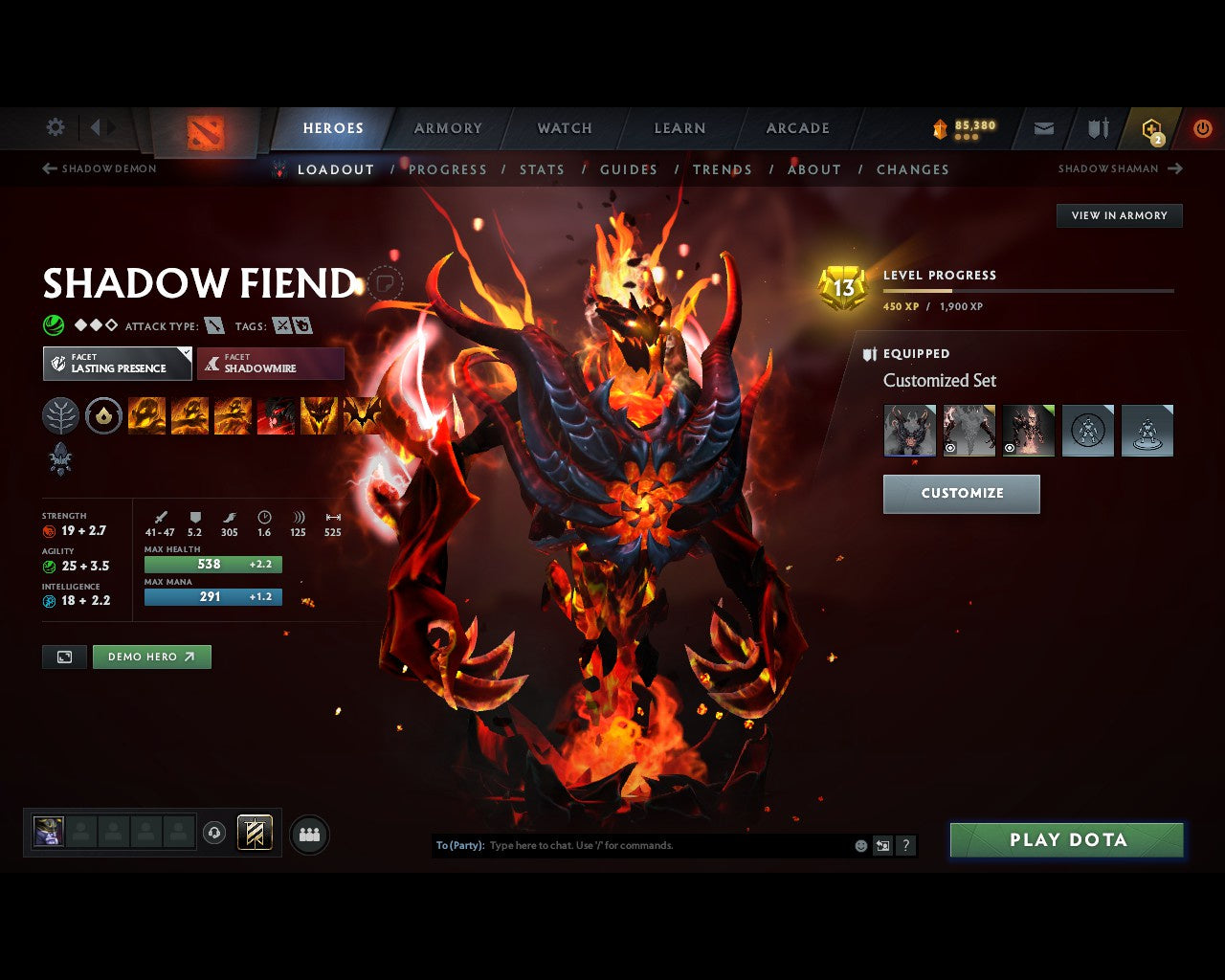
Task: Click the party finder people icon
Action: 308,833
